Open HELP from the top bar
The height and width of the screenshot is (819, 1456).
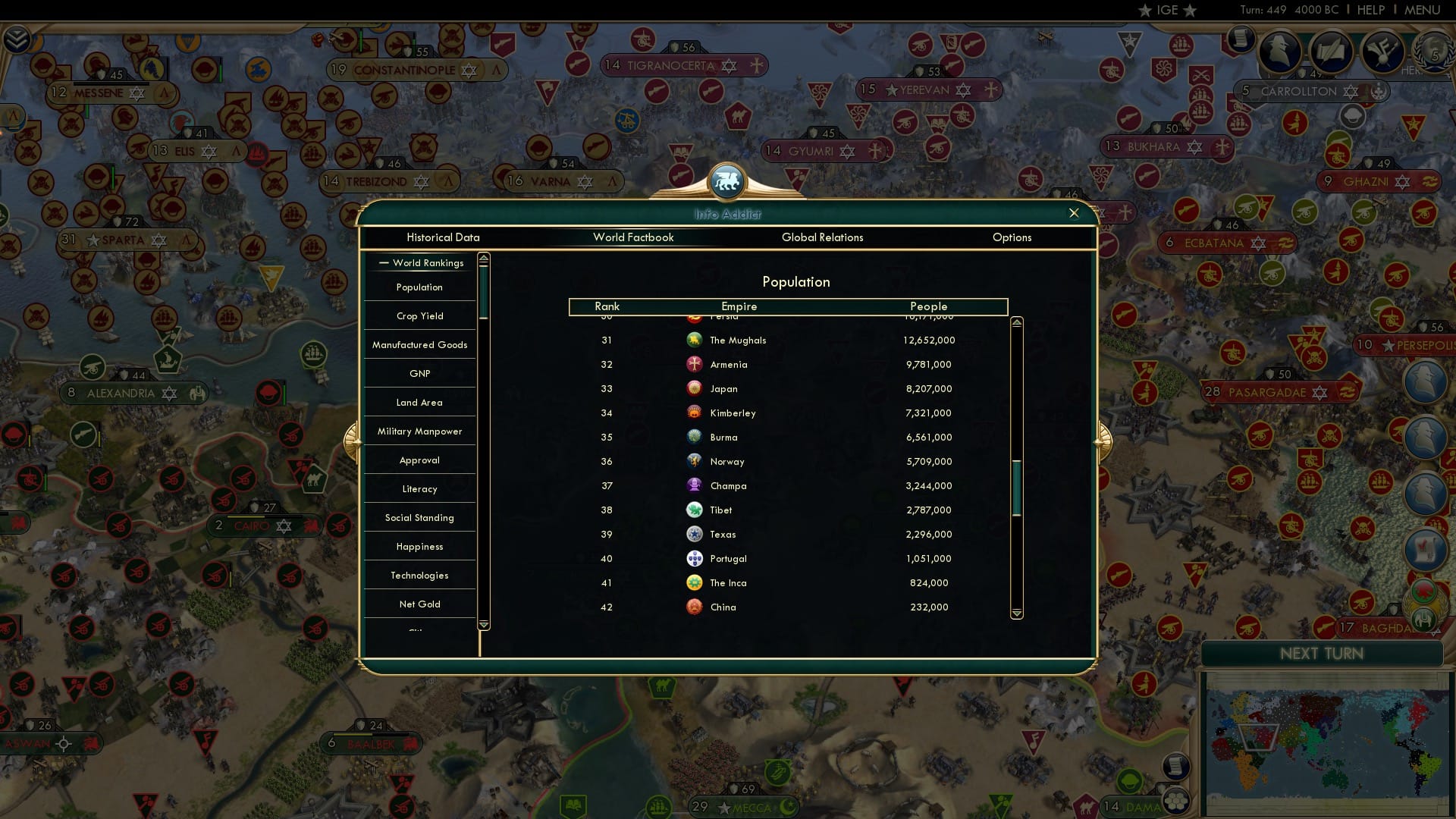tap(1370, 10)
